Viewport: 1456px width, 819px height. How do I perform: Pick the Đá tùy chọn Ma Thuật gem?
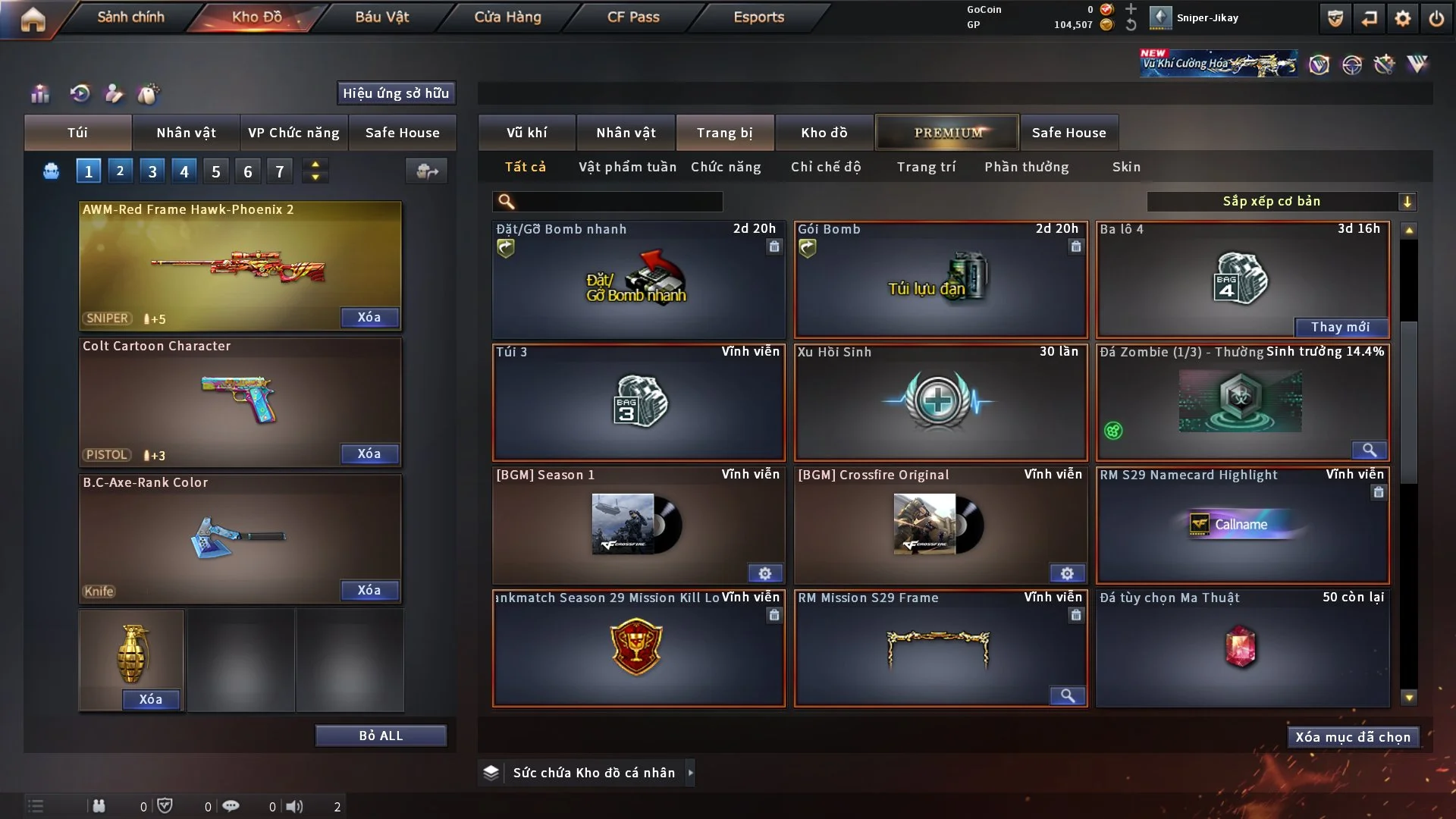pos(1241,649)
